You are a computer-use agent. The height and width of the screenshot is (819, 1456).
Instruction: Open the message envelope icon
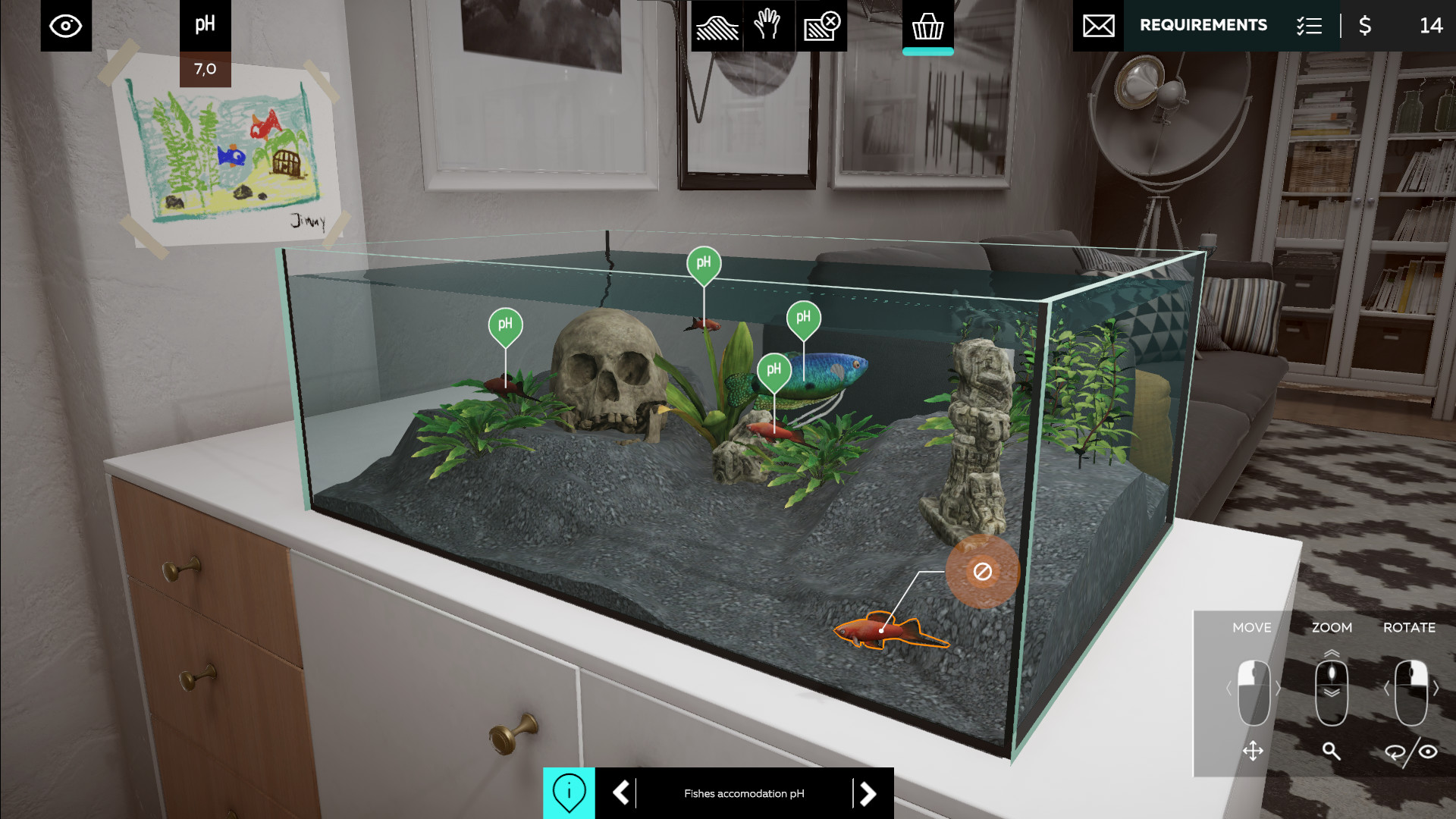point(1098,25)
